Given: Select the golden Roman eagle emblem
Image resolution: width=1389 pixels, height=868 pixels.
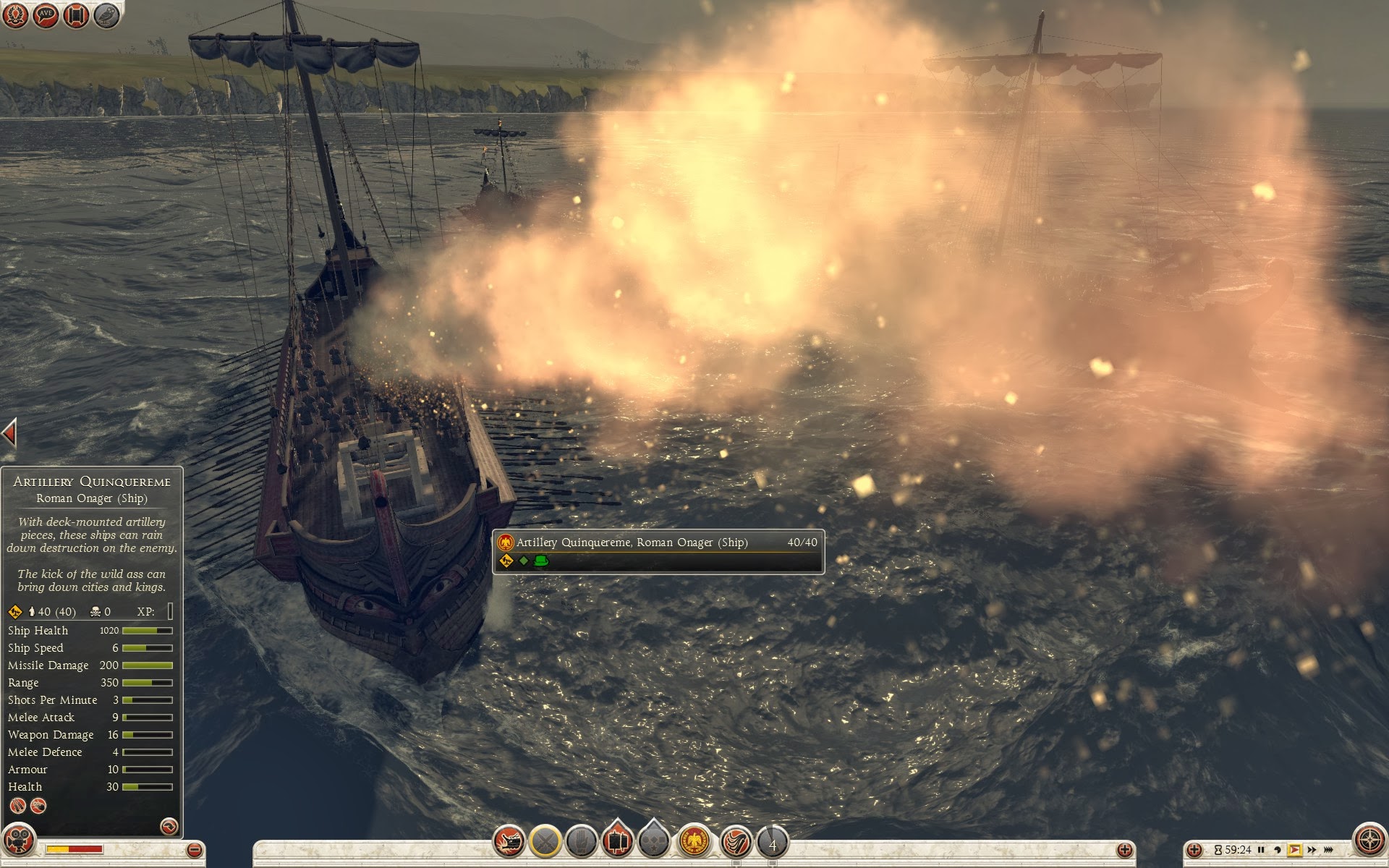Looking at the screenshot, I should 695,842.
